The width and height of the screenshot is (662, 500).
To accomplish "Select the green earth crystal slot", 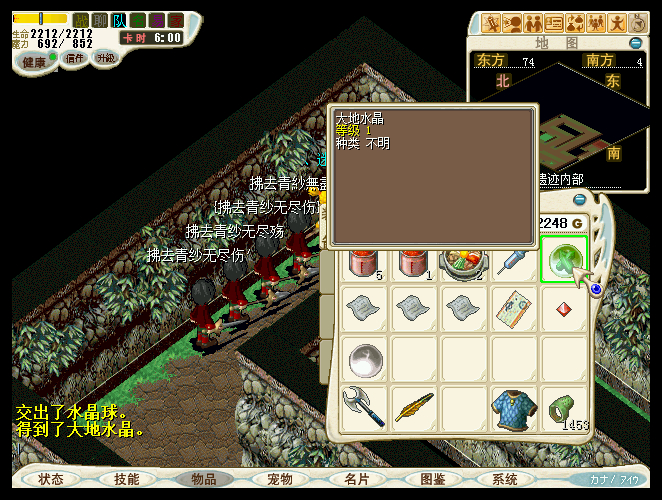I will 564,261.
